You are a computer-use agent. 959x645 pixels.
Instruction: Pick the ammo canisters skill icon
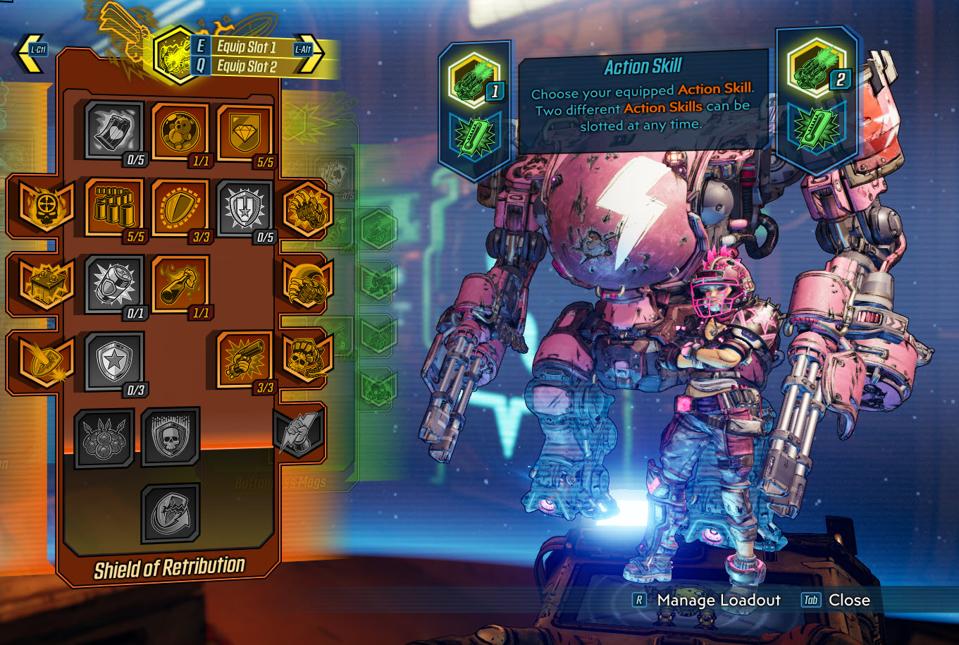coord(114,206)
